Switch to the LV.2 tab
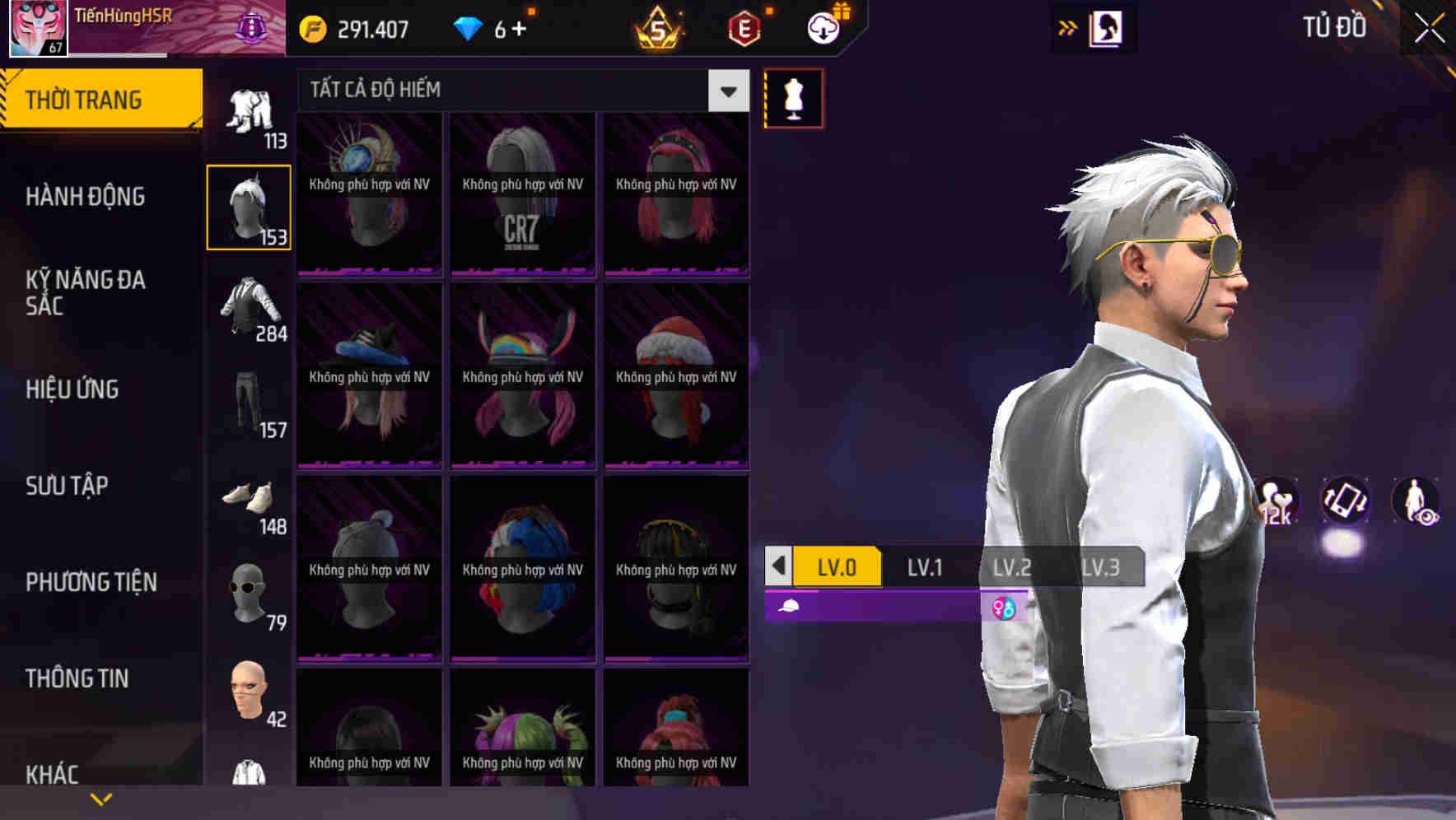This screenshot has height=820, width=1456. (1012, 566)
